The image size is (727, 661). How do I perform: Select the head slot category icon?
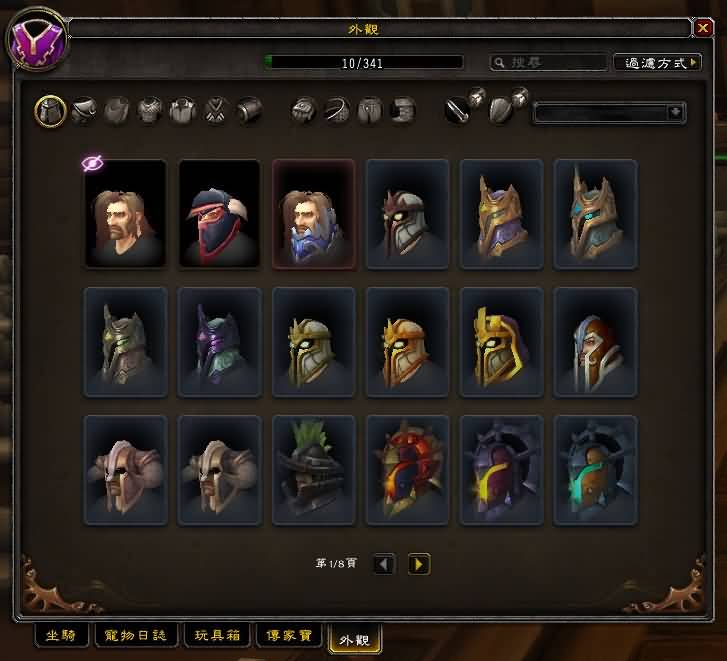tap(51, 111)
